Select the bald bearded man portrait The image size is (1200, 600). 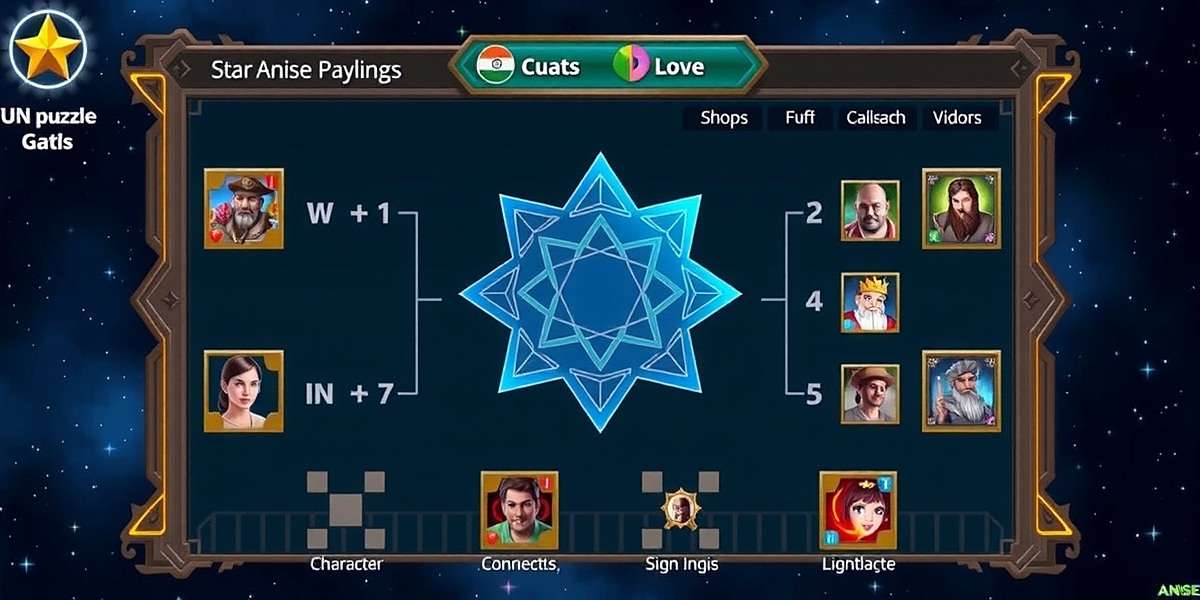869,210
